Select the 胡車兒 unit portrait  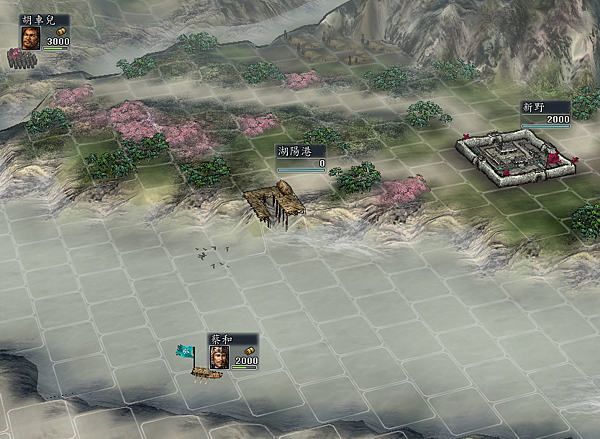[31, 37]
